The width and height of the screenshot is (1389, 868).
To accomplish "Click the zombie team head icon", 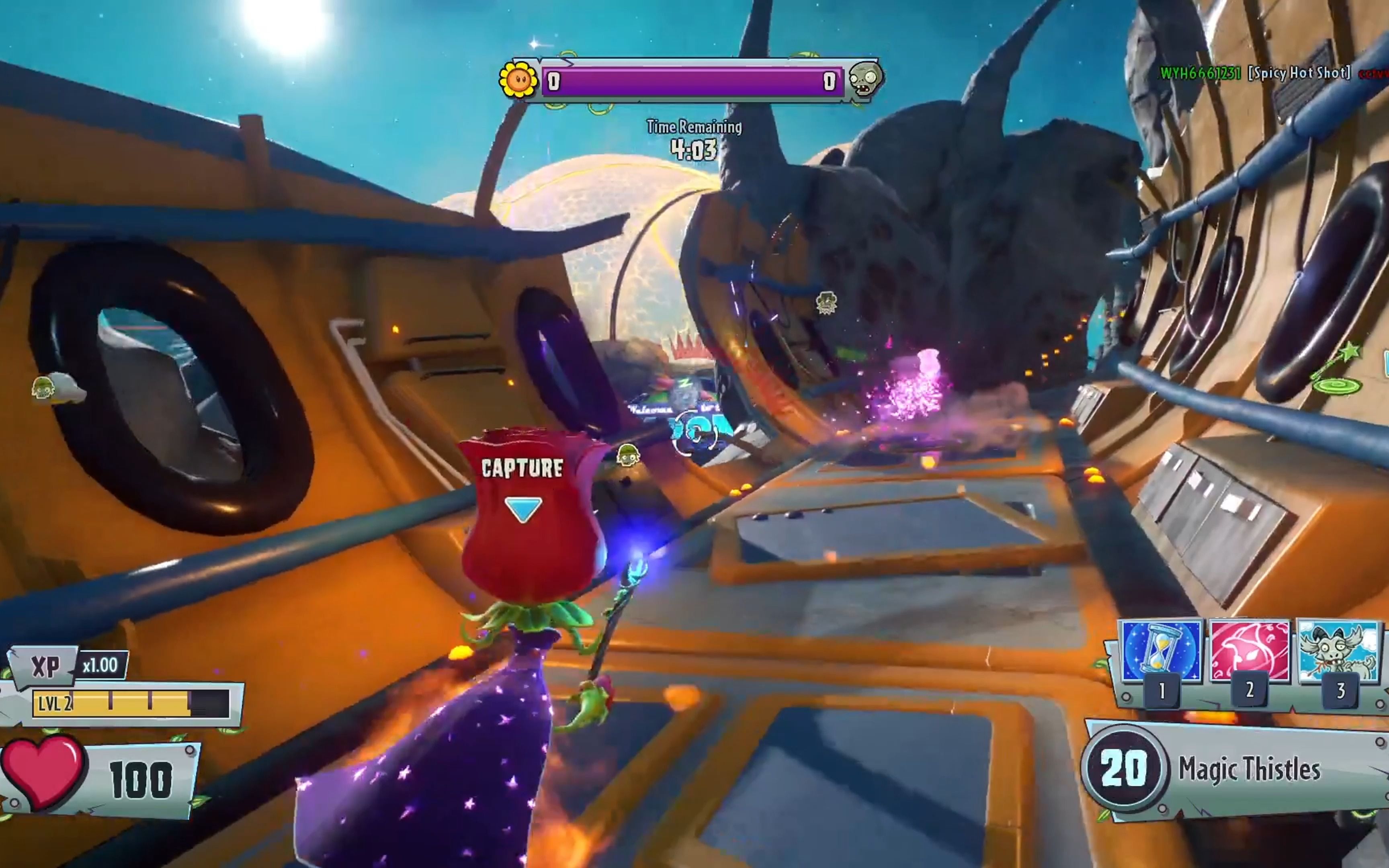I will tap(865, 80).
